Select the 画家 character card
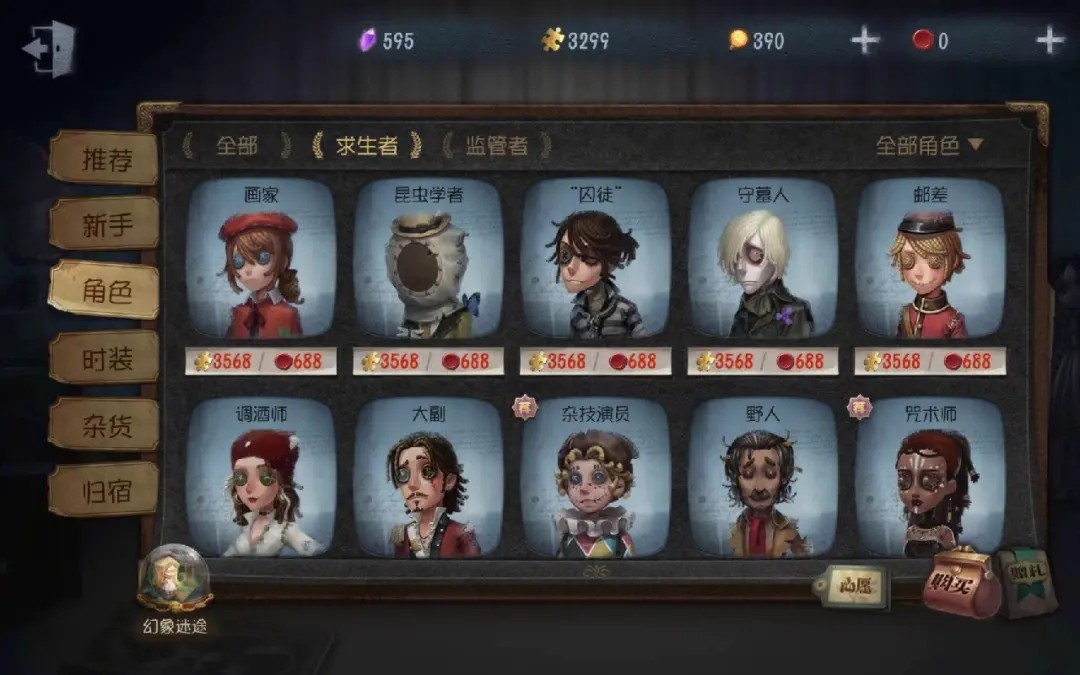This screenshot has width=1080, height=675. [261, 261]
